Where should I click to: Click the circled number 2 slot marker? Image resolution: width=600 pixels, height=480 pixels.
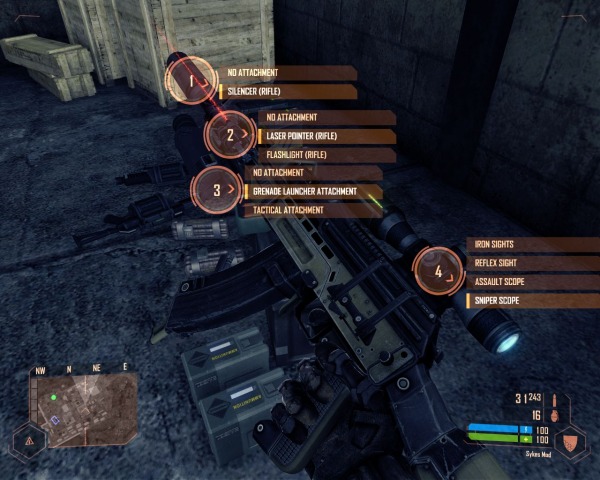(230, 134)
